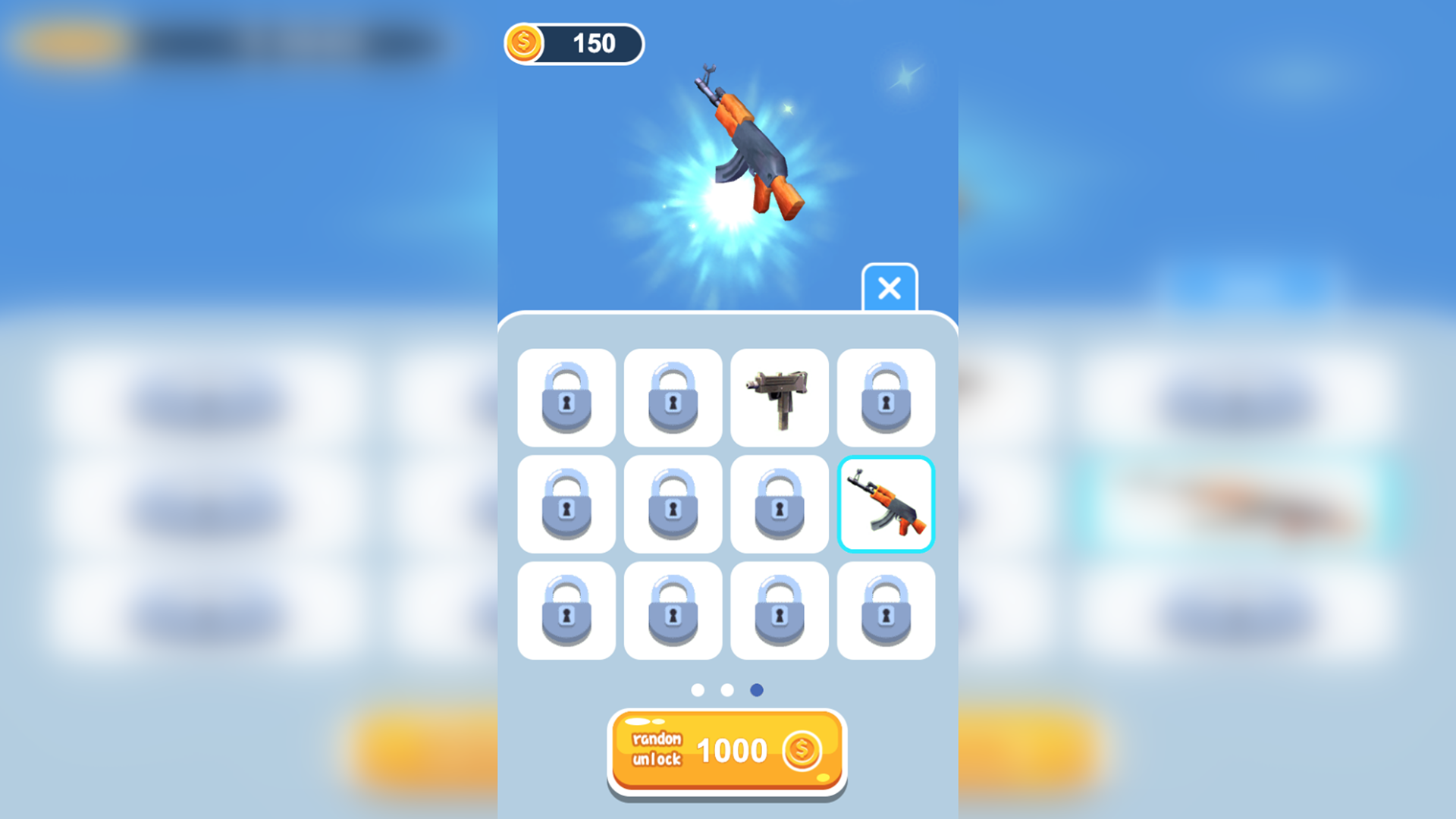Image resolution: width=1456 pixels, height=819 pixels.
Task: Select the first page indicator dot
Action: 699,689
